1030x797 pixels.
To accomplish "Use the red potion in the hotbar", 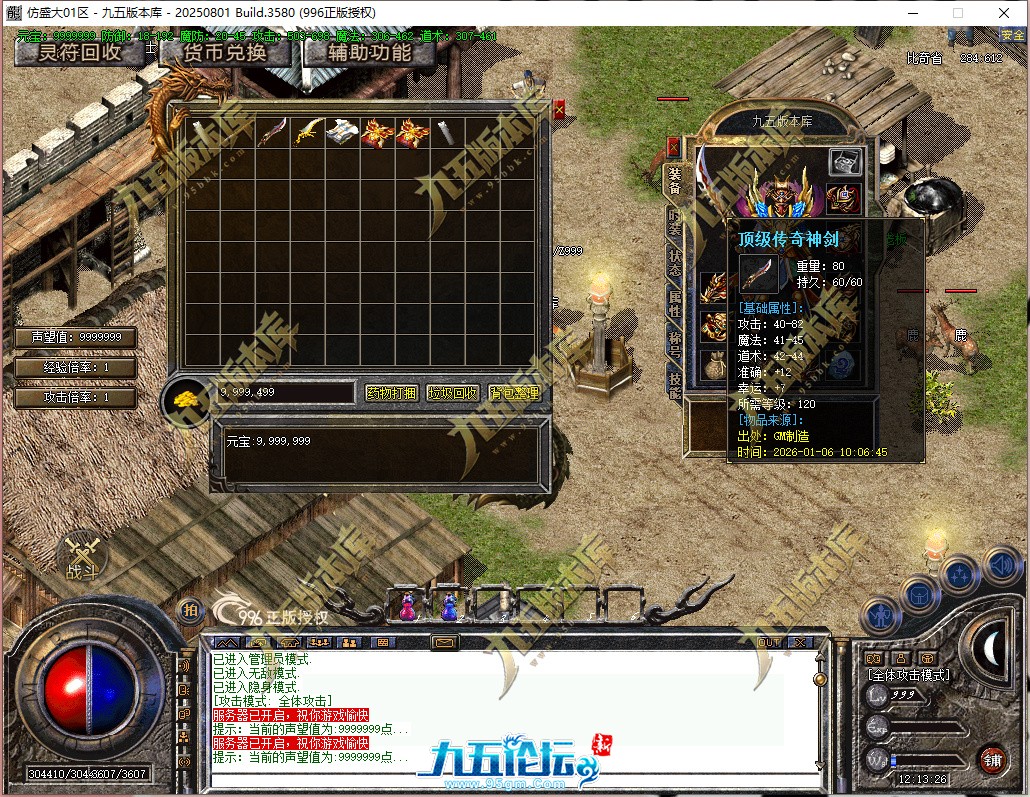I will (x=408, y=605).
